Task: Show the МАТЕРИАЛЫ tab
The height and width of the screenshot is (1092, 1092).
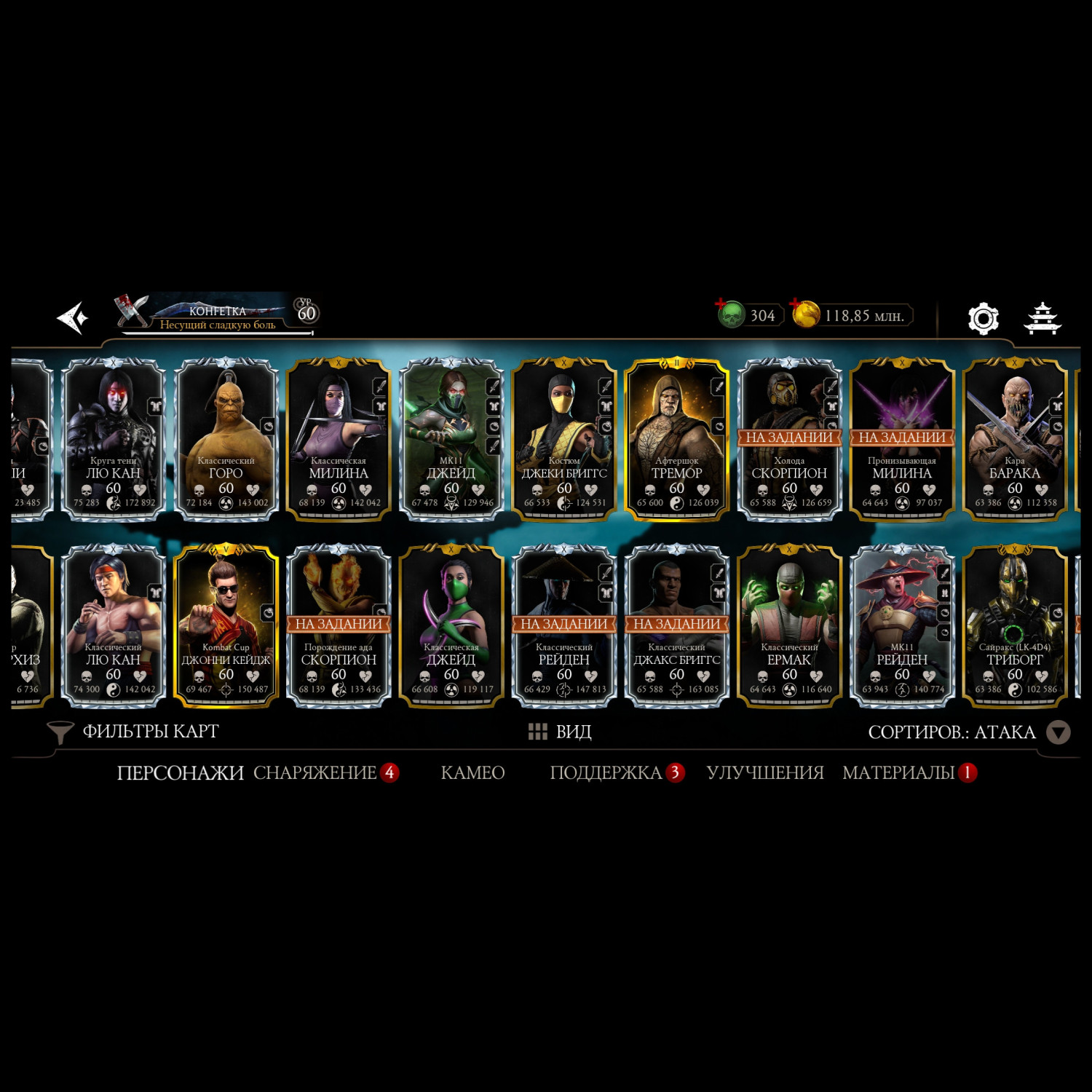Action: [x=898, y=772]
